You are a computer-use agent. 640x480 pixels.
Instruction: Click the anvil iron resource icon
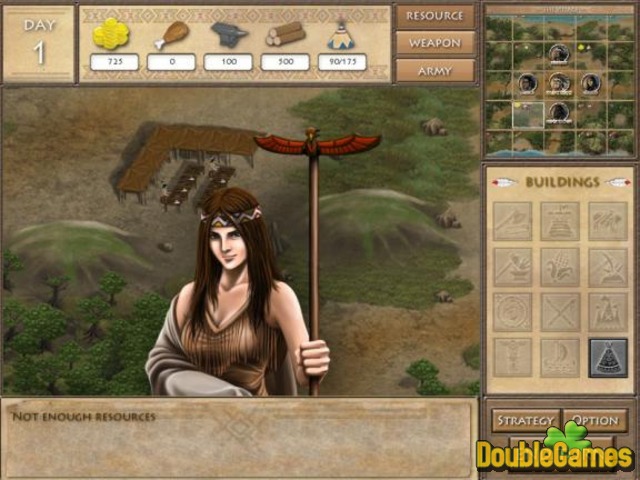pos(229,33)
